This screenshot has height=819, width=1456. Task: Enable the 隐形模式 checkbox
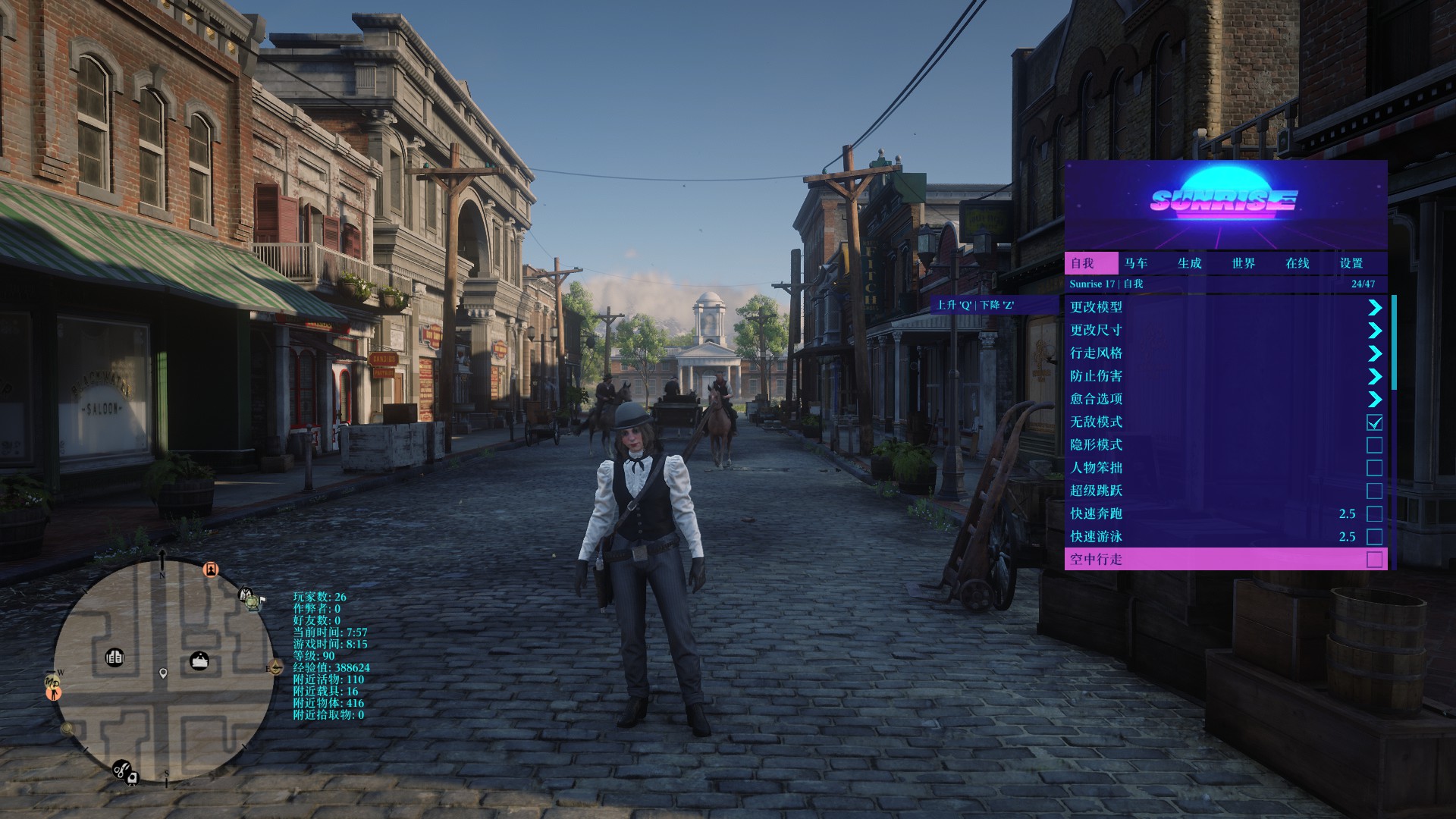(1374, 445)
